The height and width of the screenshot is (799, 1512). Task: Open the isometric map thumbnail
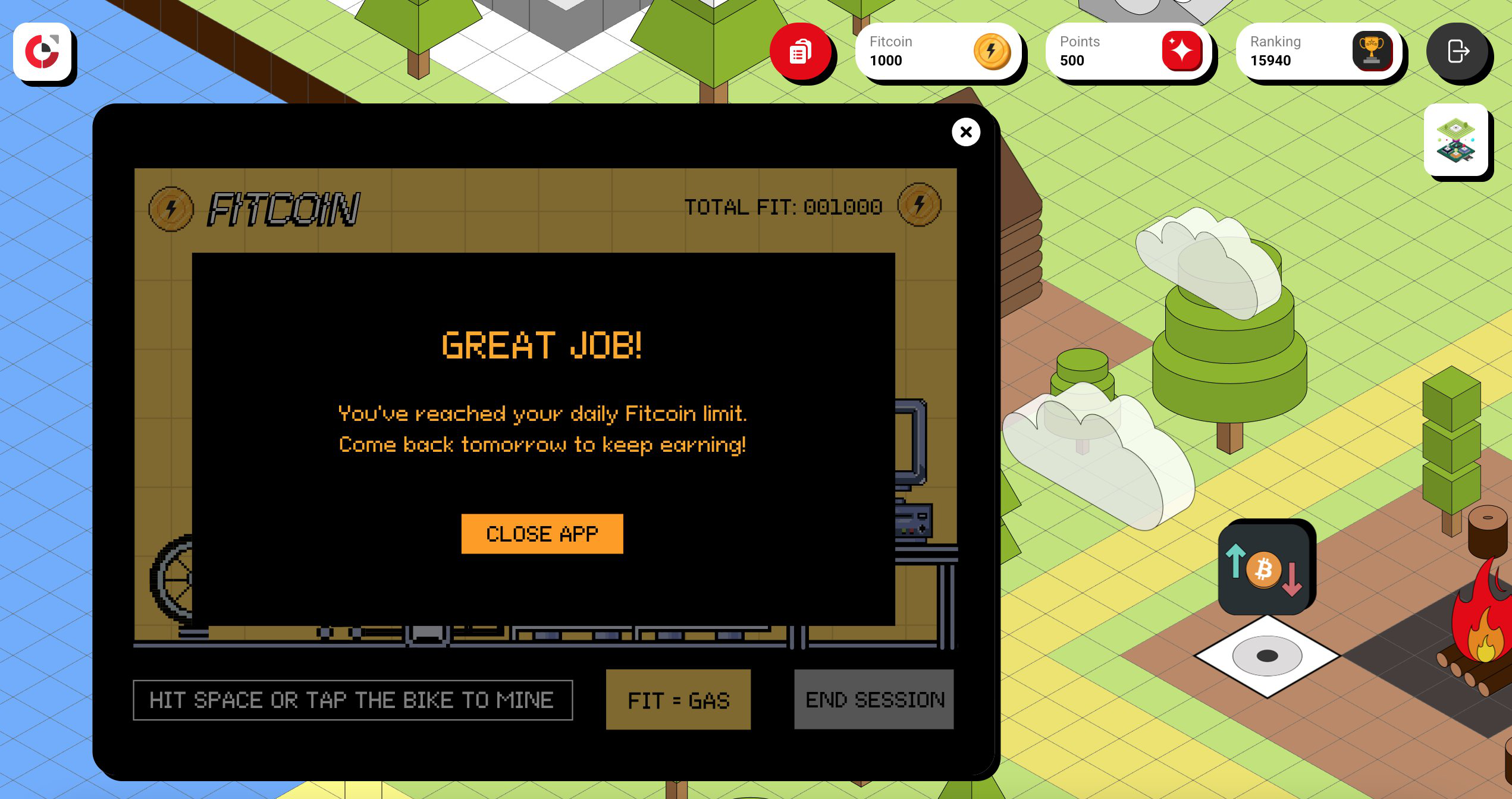point(1455,140)
